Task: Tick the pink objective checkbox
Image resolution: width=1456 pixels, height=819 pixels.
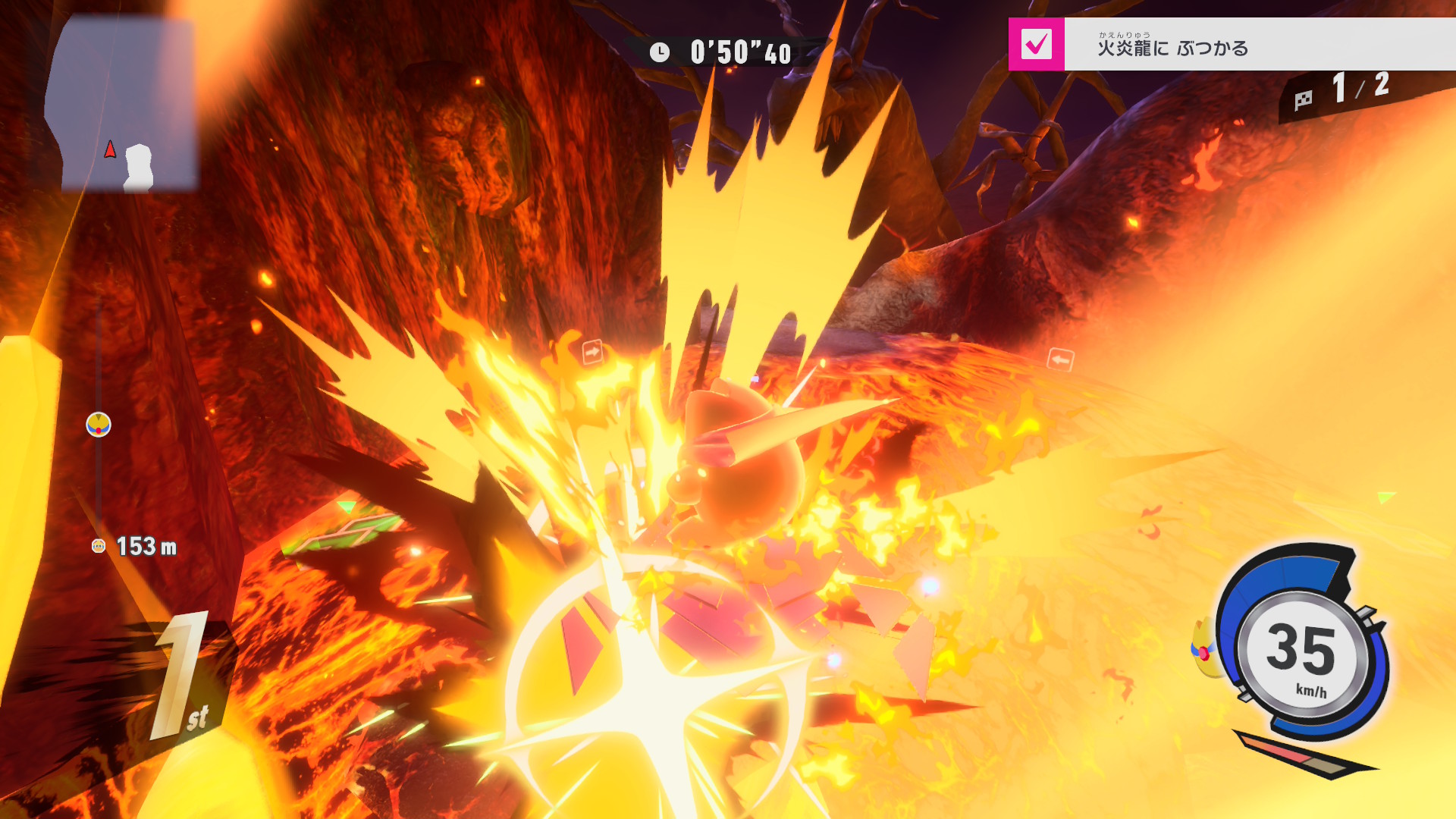Action: pos(1036,44)
